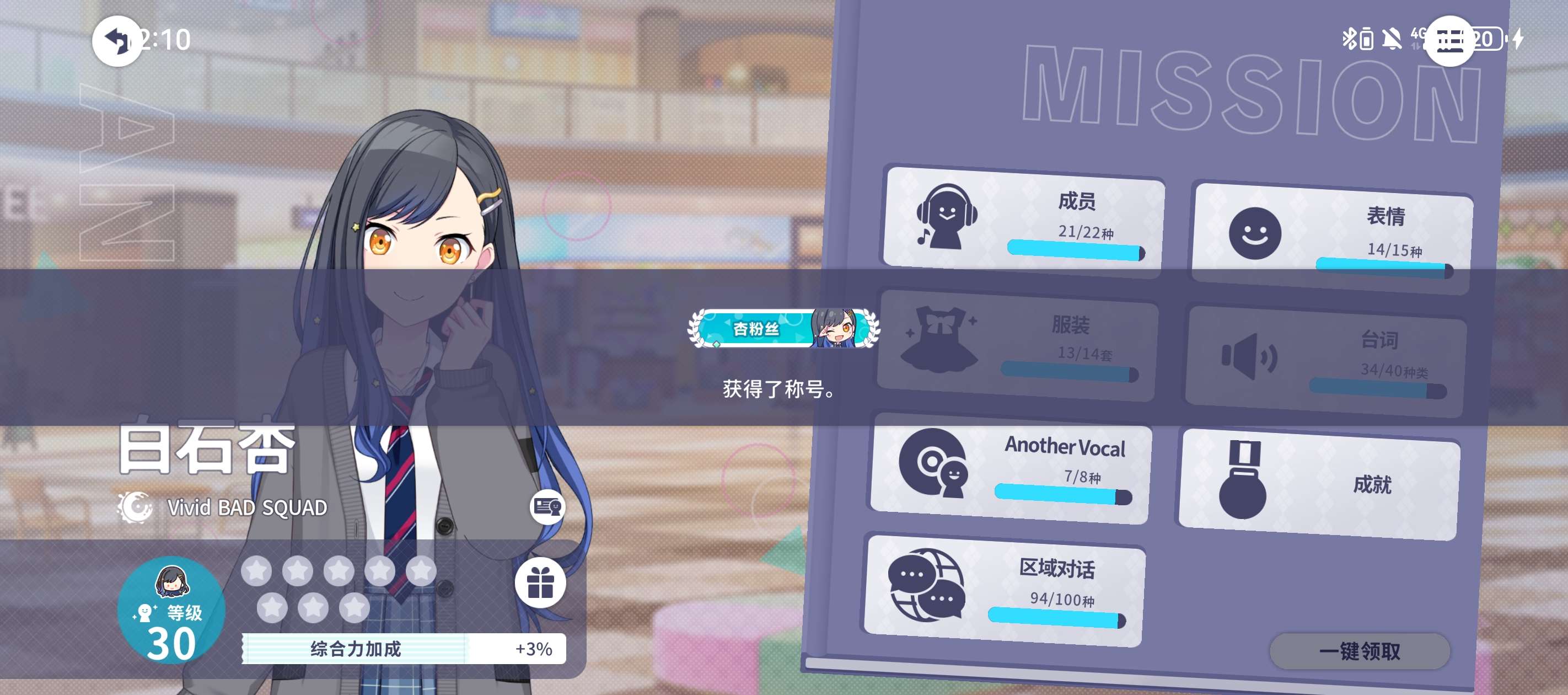
Task: Tap the 综合力加成 bonus bar
Action: [404, 648]
